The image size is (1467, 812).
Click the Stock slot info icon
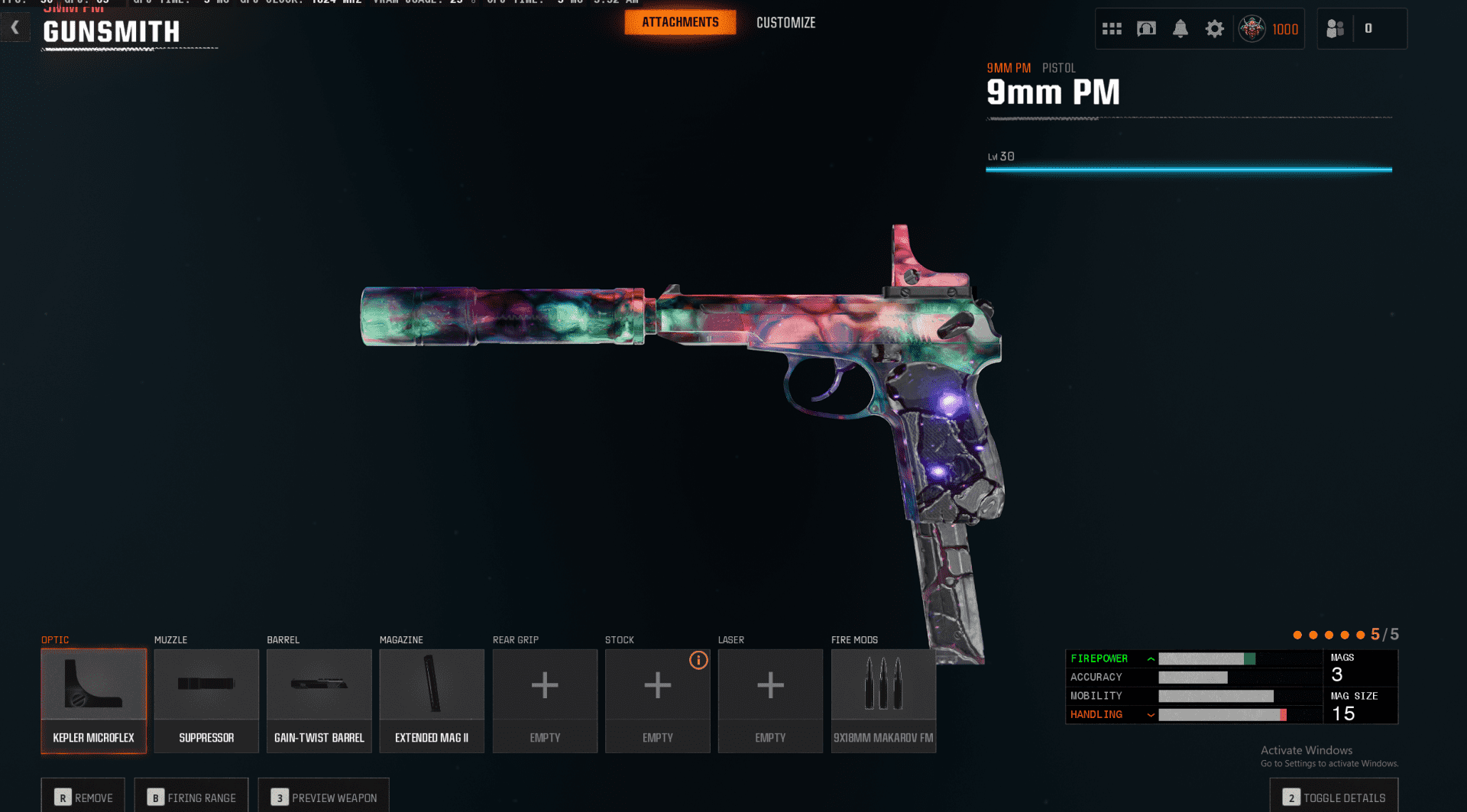point(698,660)
